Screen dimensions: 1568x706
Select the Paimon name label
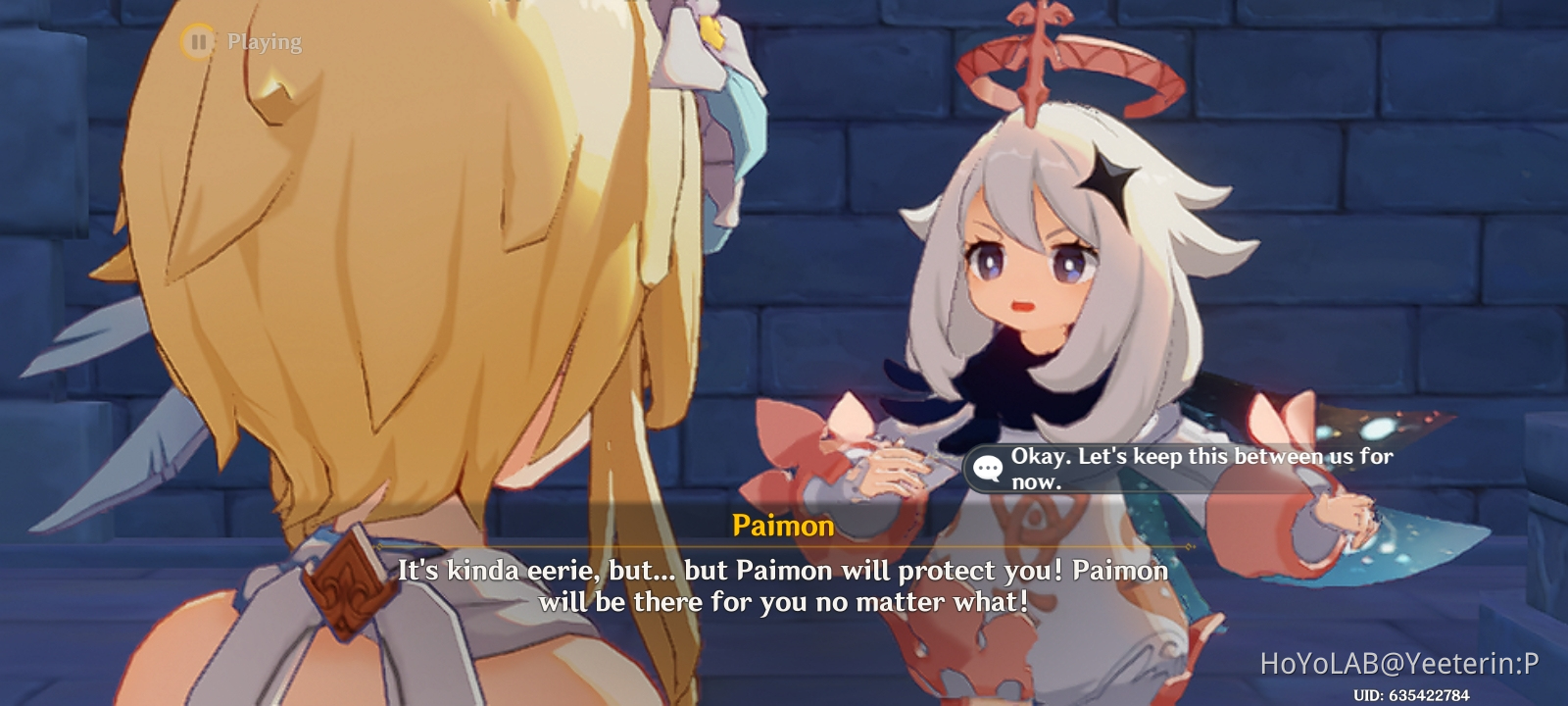(x=781, y=528)
